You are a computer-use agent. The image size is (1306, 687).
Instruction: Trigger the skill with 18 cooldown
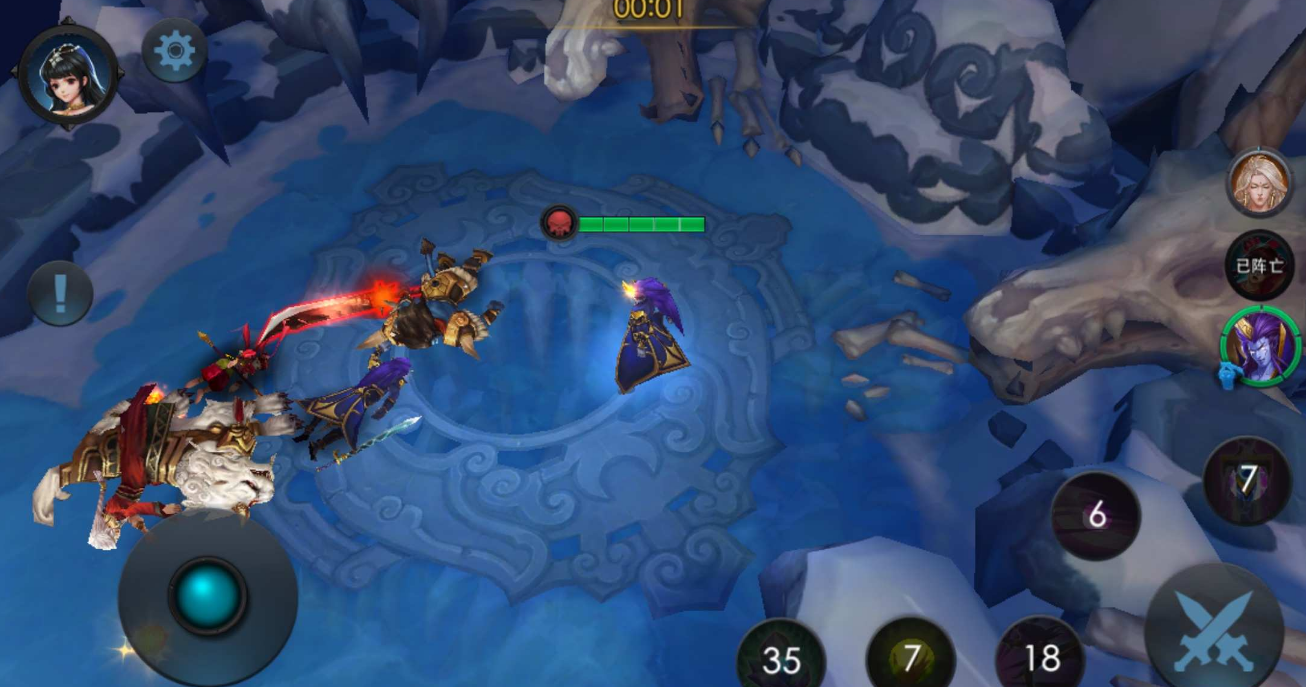1040,655
